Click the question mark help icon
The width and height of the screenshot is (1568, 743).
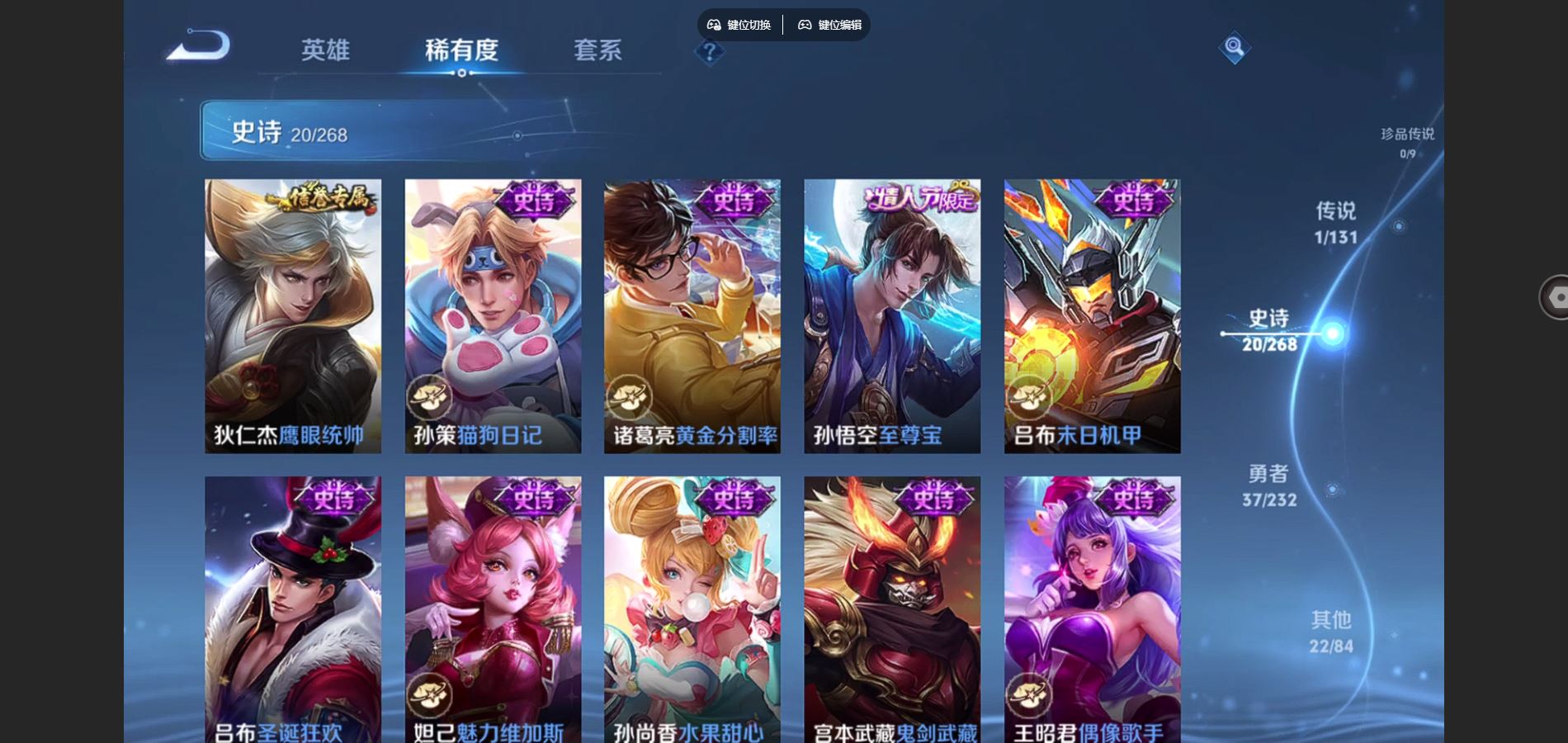point(708,52)
